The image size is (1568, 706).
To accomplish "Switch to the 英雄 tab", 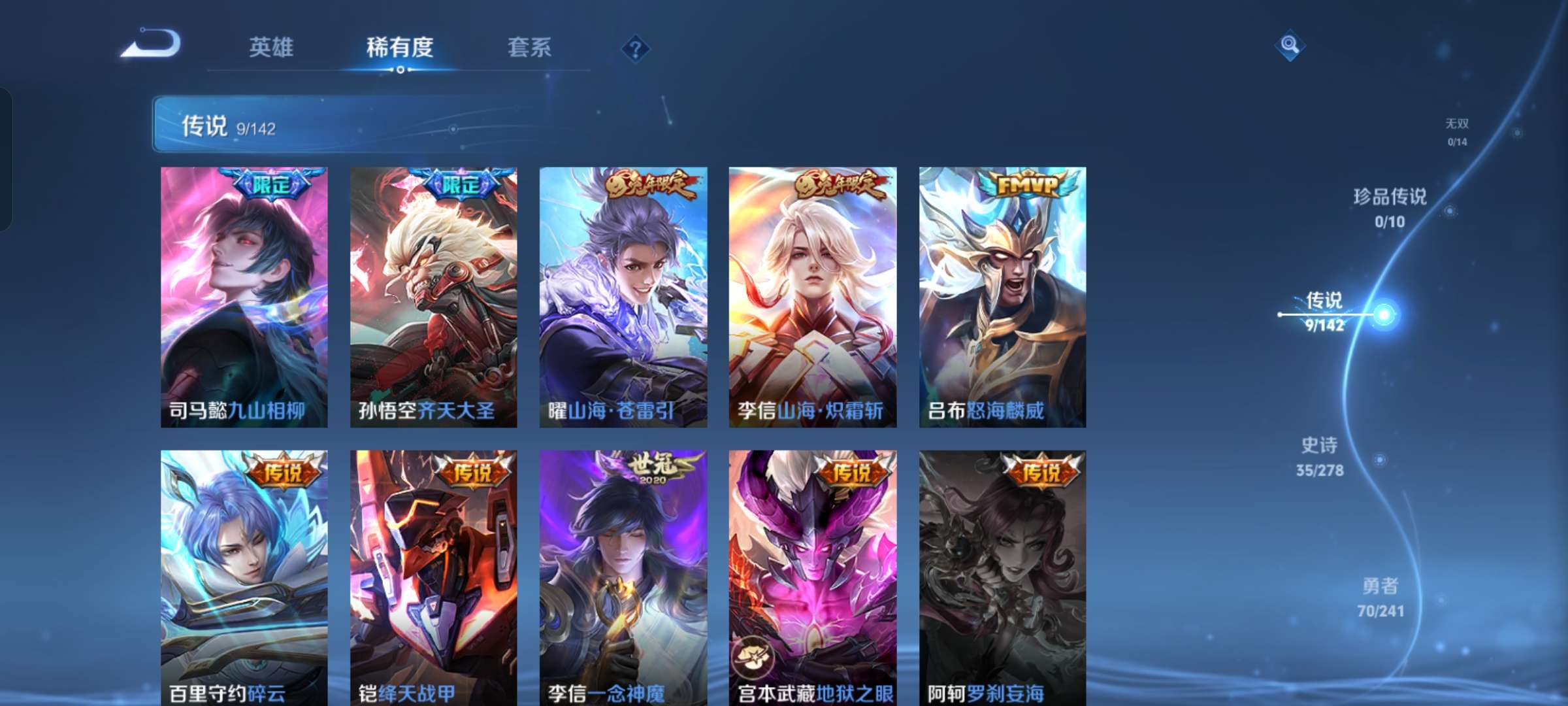I will click(272, 47).
